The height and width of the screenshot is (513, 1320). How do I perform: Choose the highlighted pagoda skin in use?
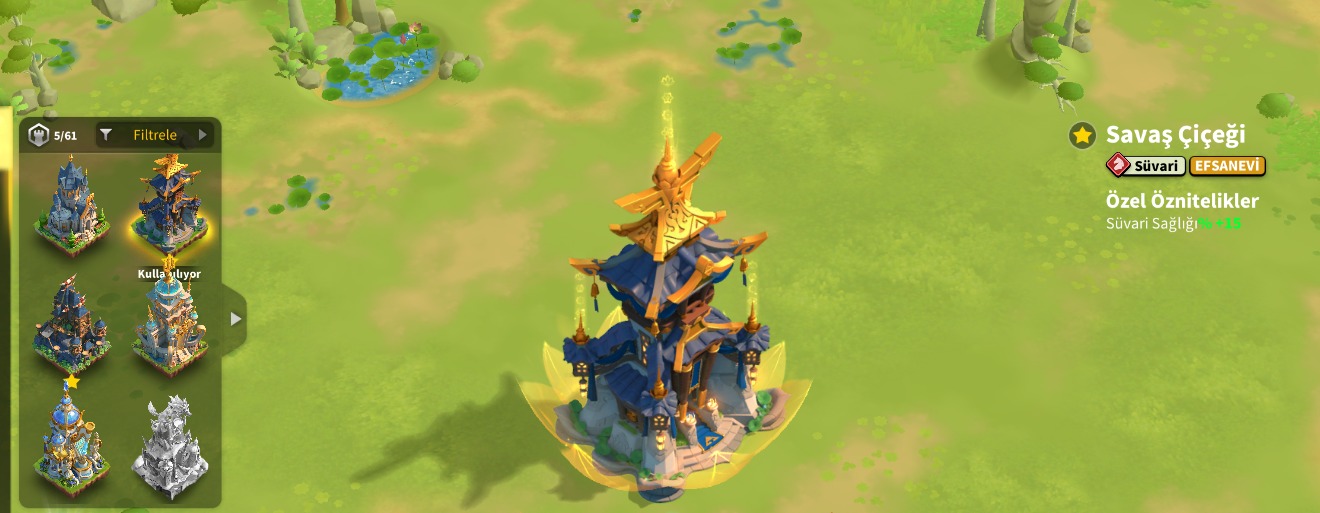pos(169,205)
